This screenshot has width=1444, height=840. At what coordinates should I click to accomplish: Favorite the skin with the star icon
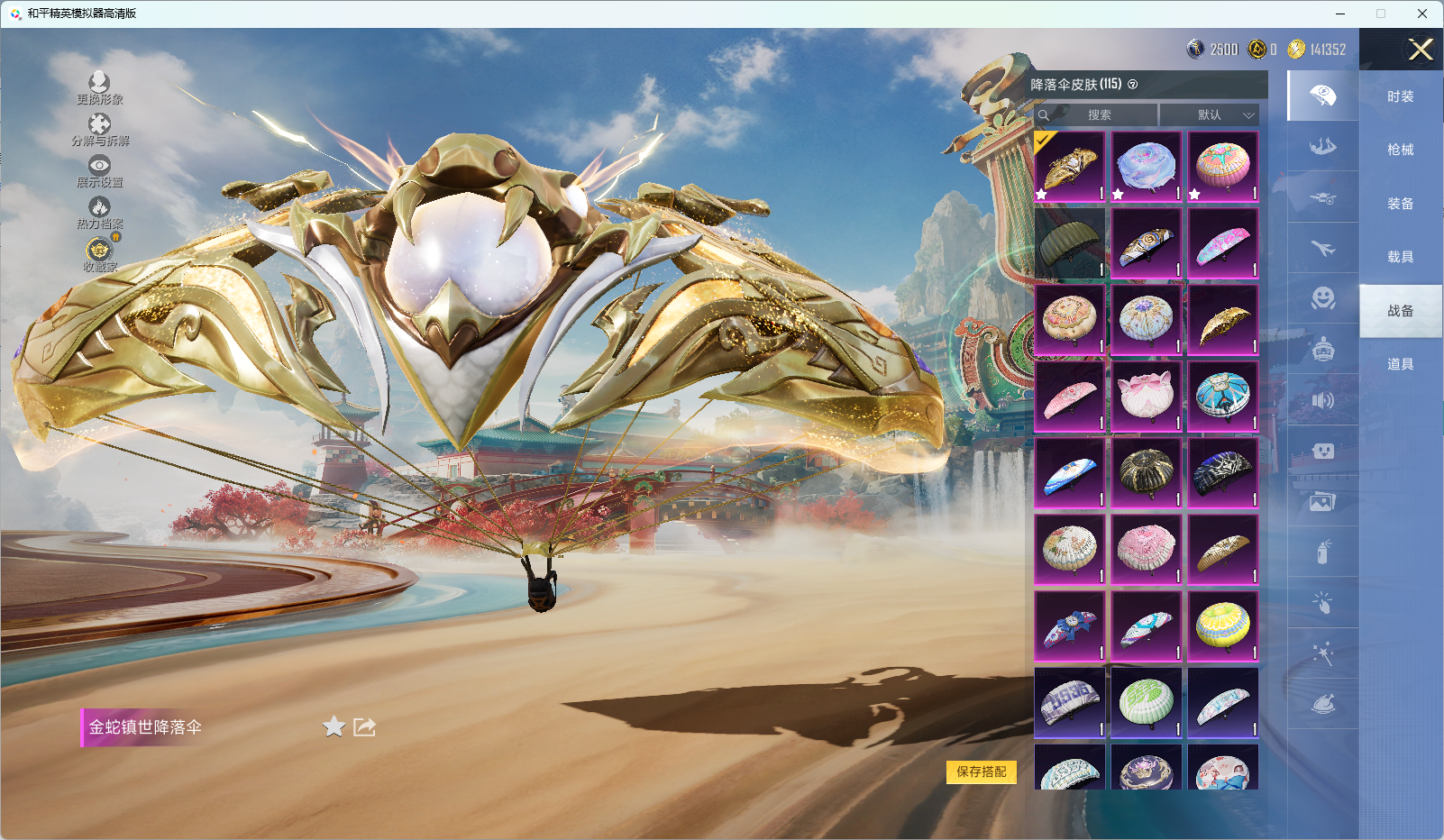click(x=334, y=726)
